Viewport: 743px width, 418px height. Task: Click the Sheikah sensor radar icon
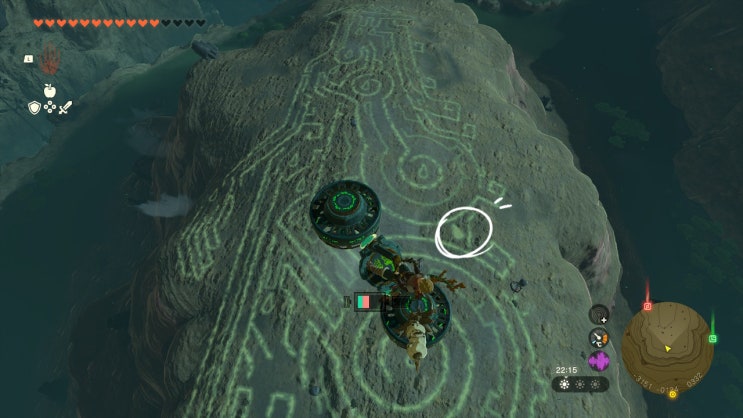(599, 313)
